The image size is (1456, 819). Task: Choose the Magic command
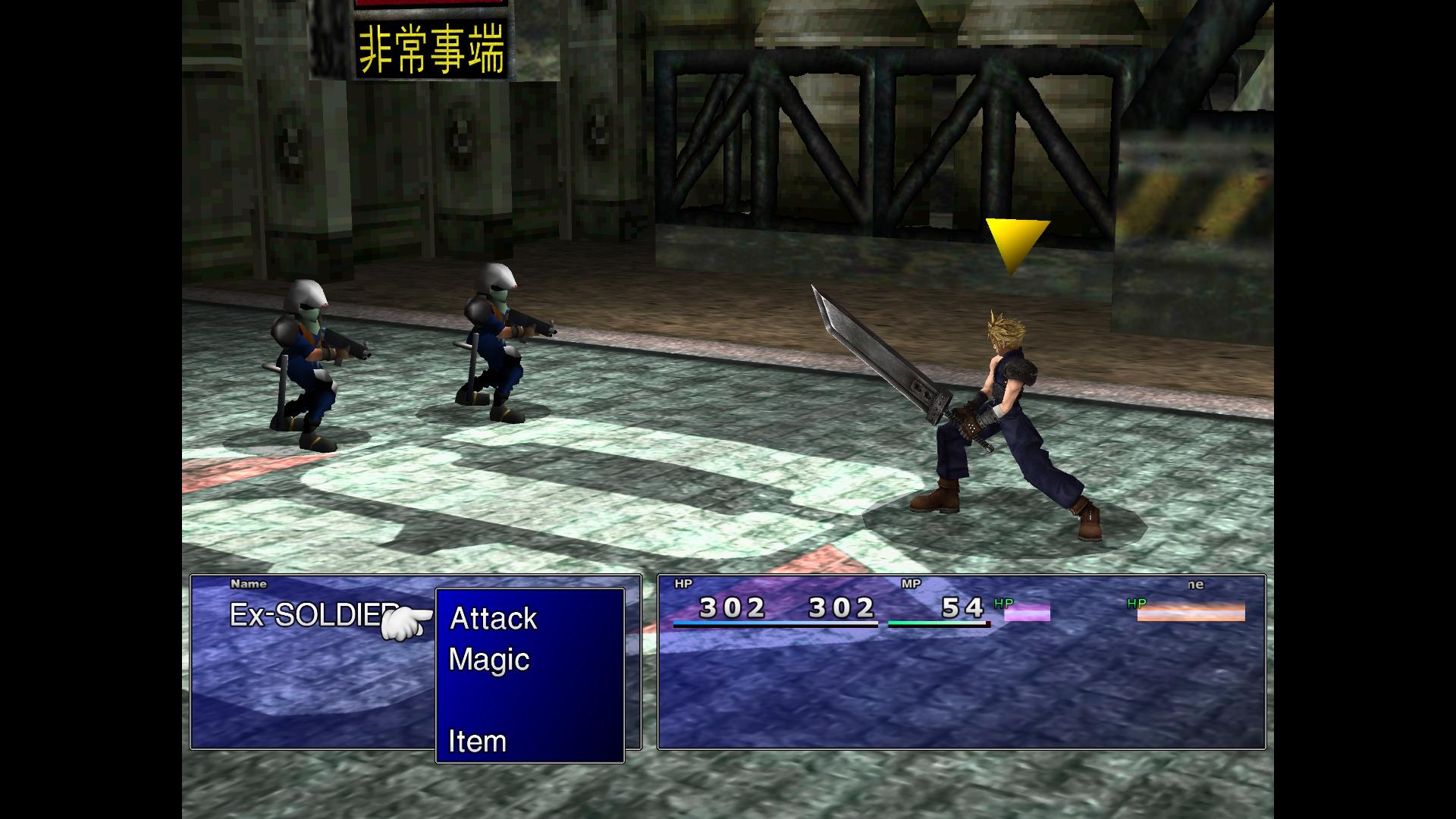[489, 660]
